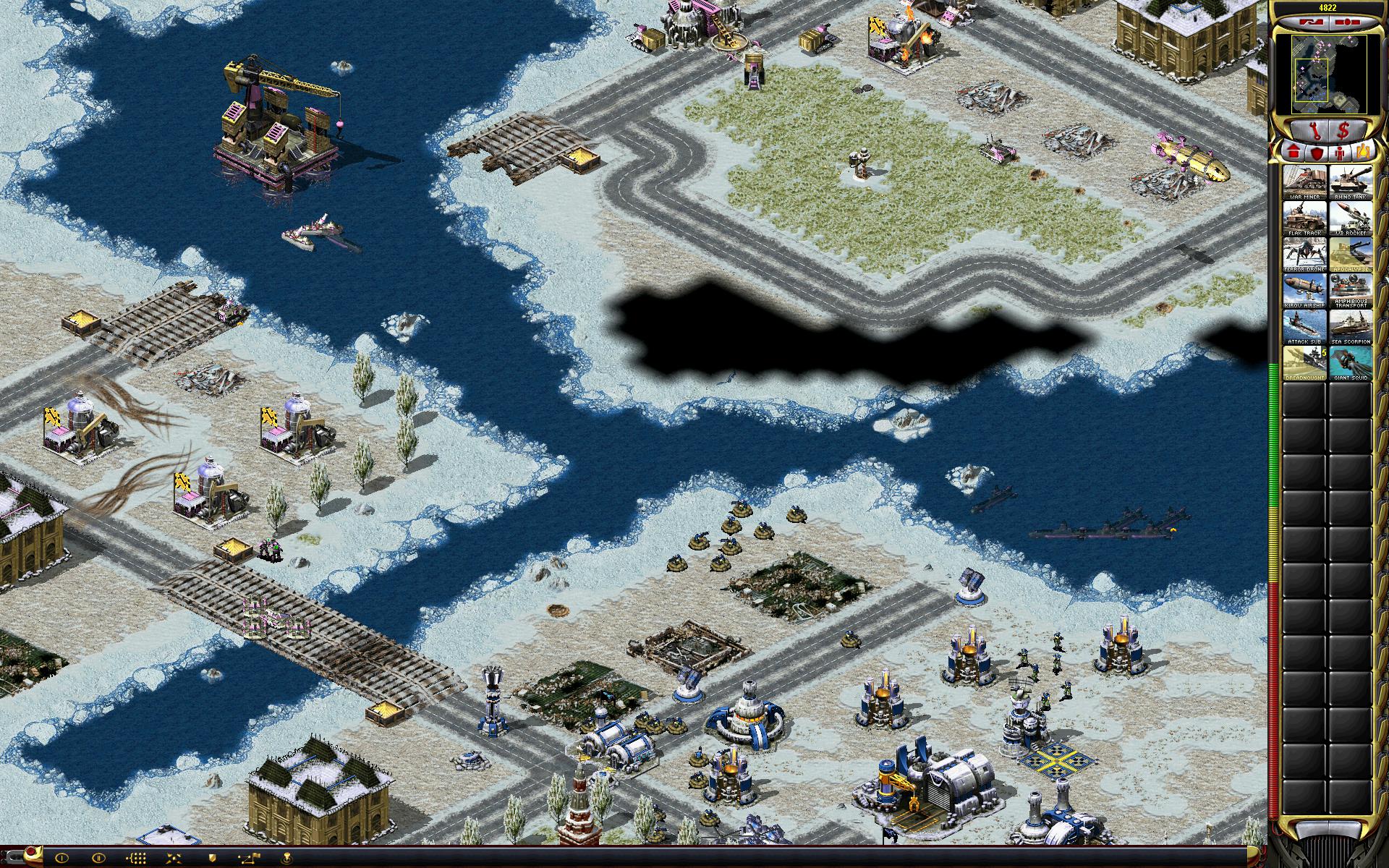Click the Apocalypse tank cameo
The height and width of the screenshot is (868, 1389).
click(1350, 254)
